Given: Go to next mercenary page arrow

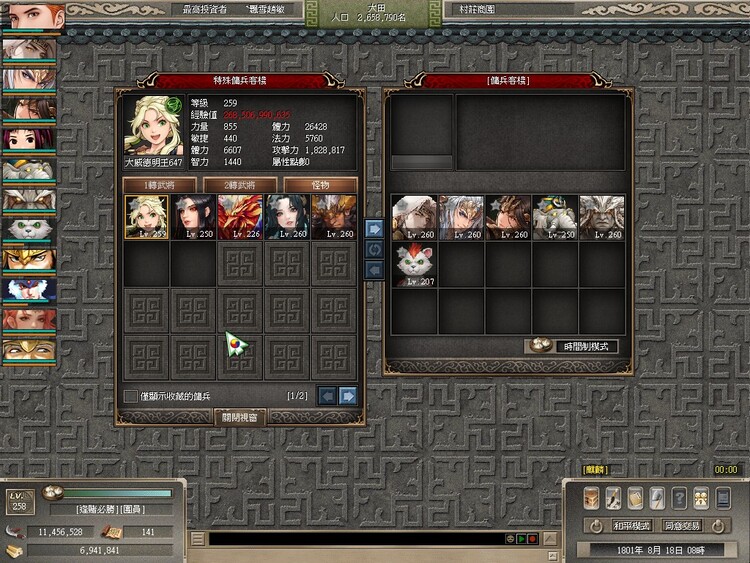Looking at the screenshot, I should [x=348, y=396].
